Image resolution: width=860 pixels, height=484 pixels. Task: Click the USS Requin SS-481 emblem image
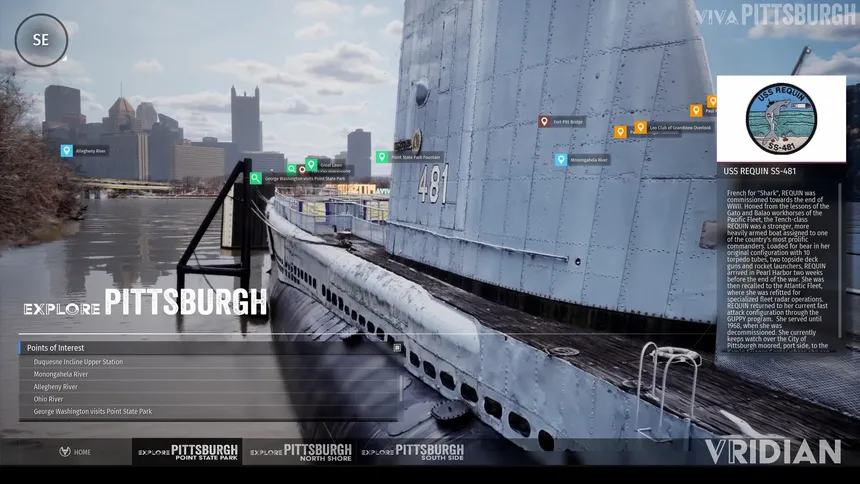click(x=781, y=119)
